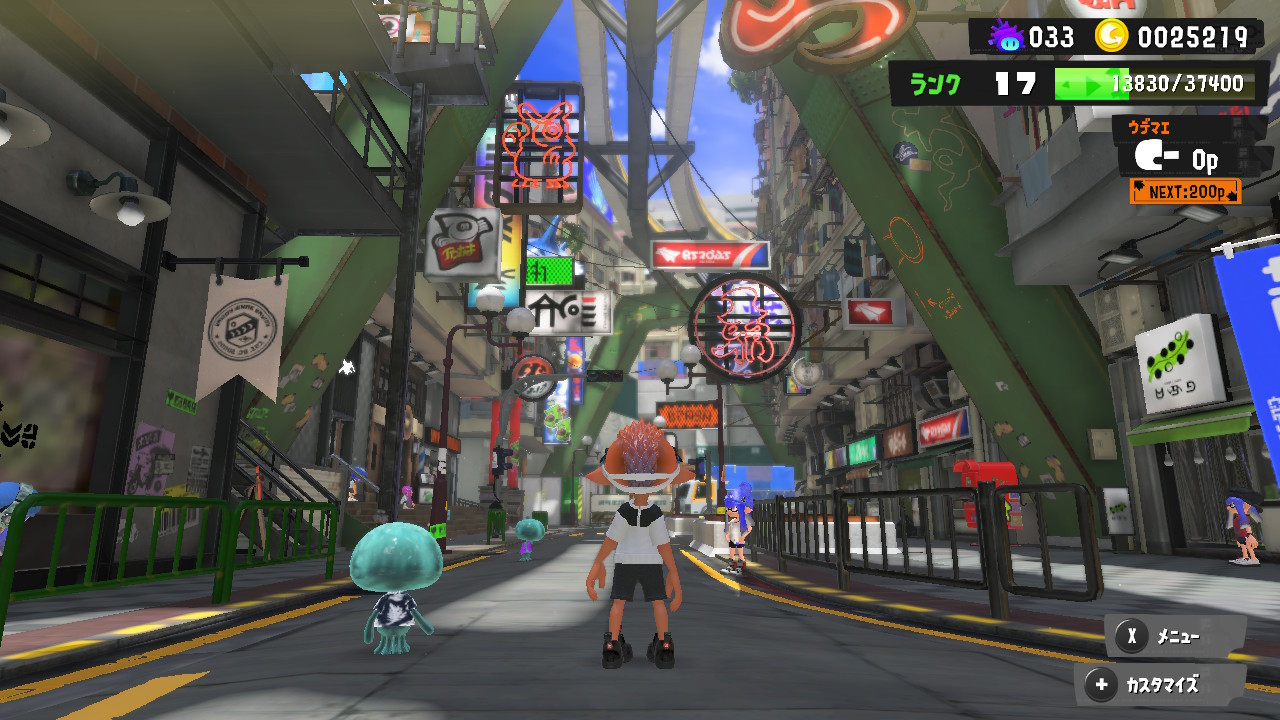
Task: Click the sea urchin currency icon
Action: (x=1009, y=36)
